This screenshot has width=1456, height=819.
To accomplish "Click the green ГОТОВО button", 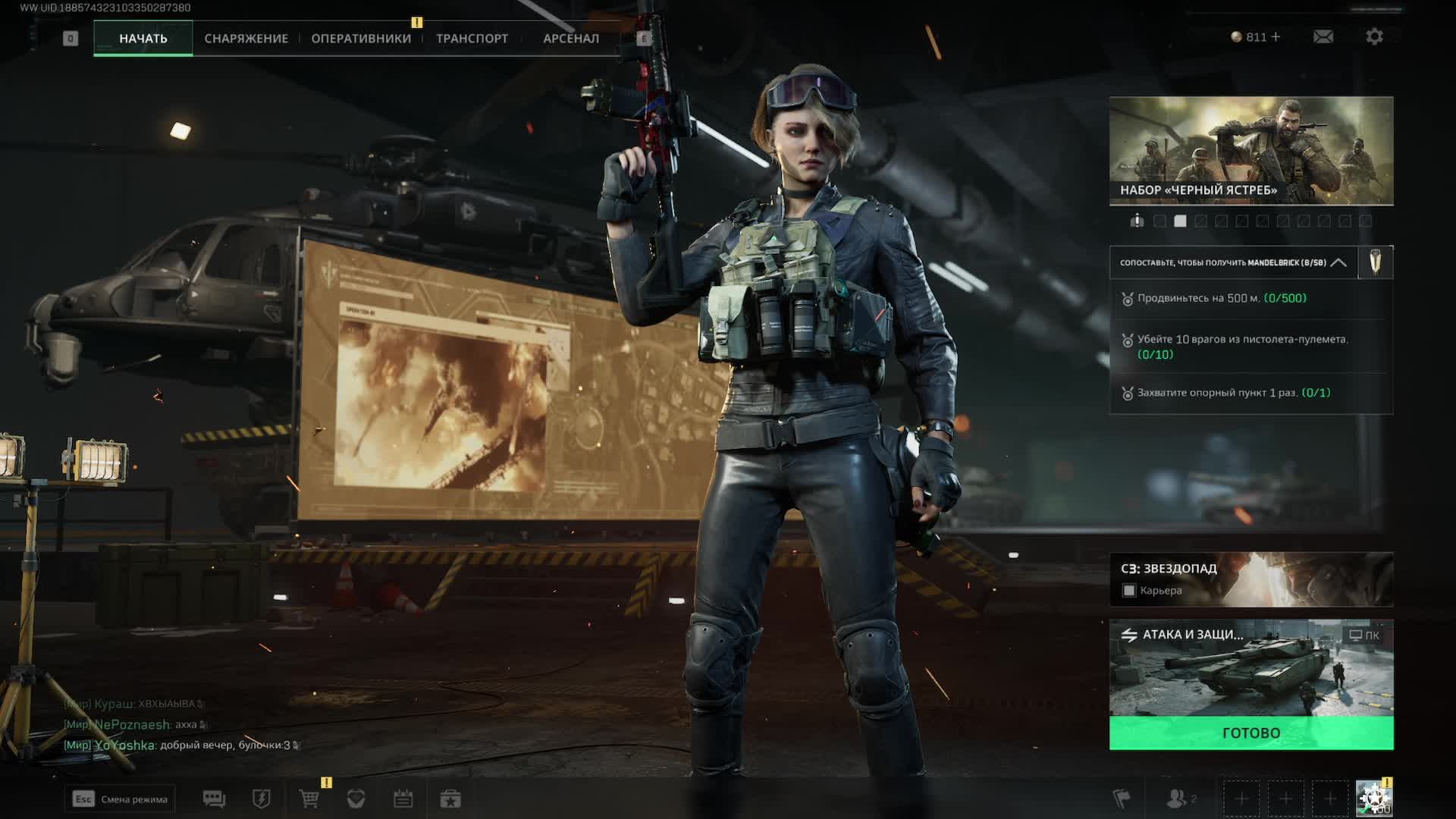I will pyautogui.click(x=1250, y=733).
